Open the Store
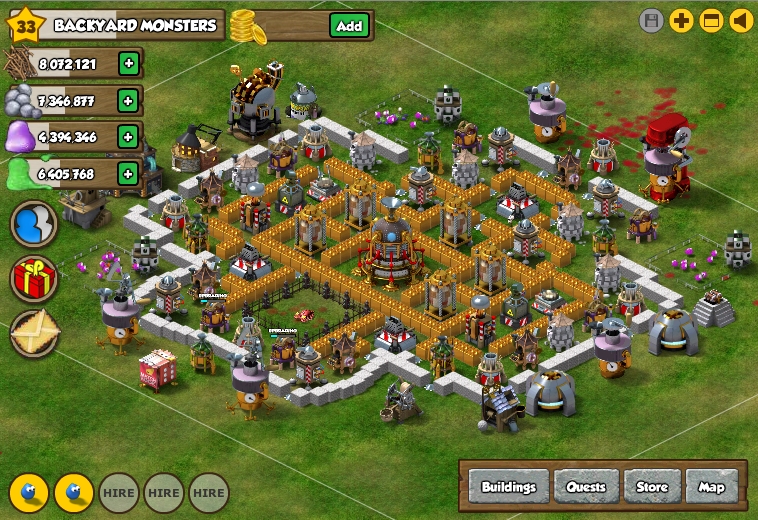Image resolution: width=758 pixels, height=520 pixels. [x=652, y=487]
